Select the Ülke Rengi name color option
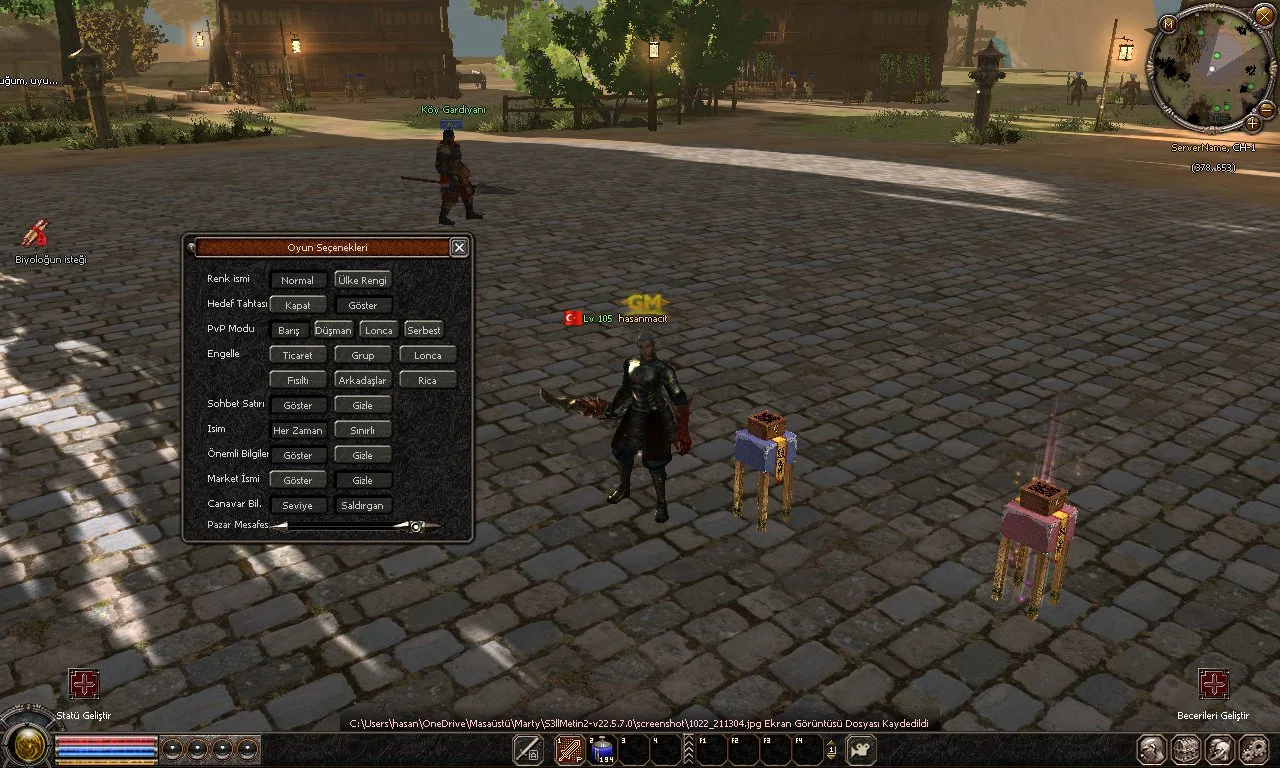1280x768 pixels. 362,281
